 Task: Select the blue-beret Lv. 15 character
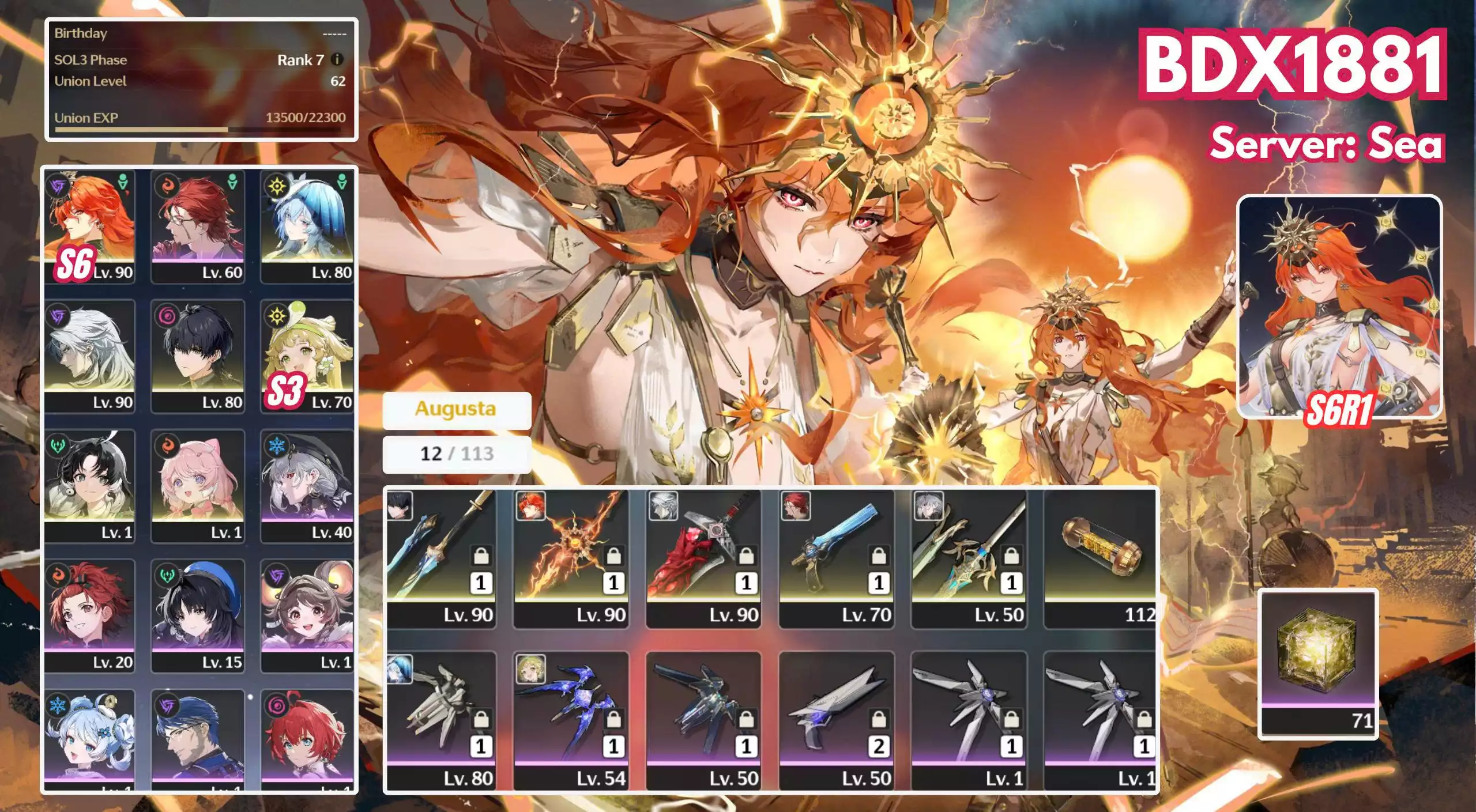[198, 615]
